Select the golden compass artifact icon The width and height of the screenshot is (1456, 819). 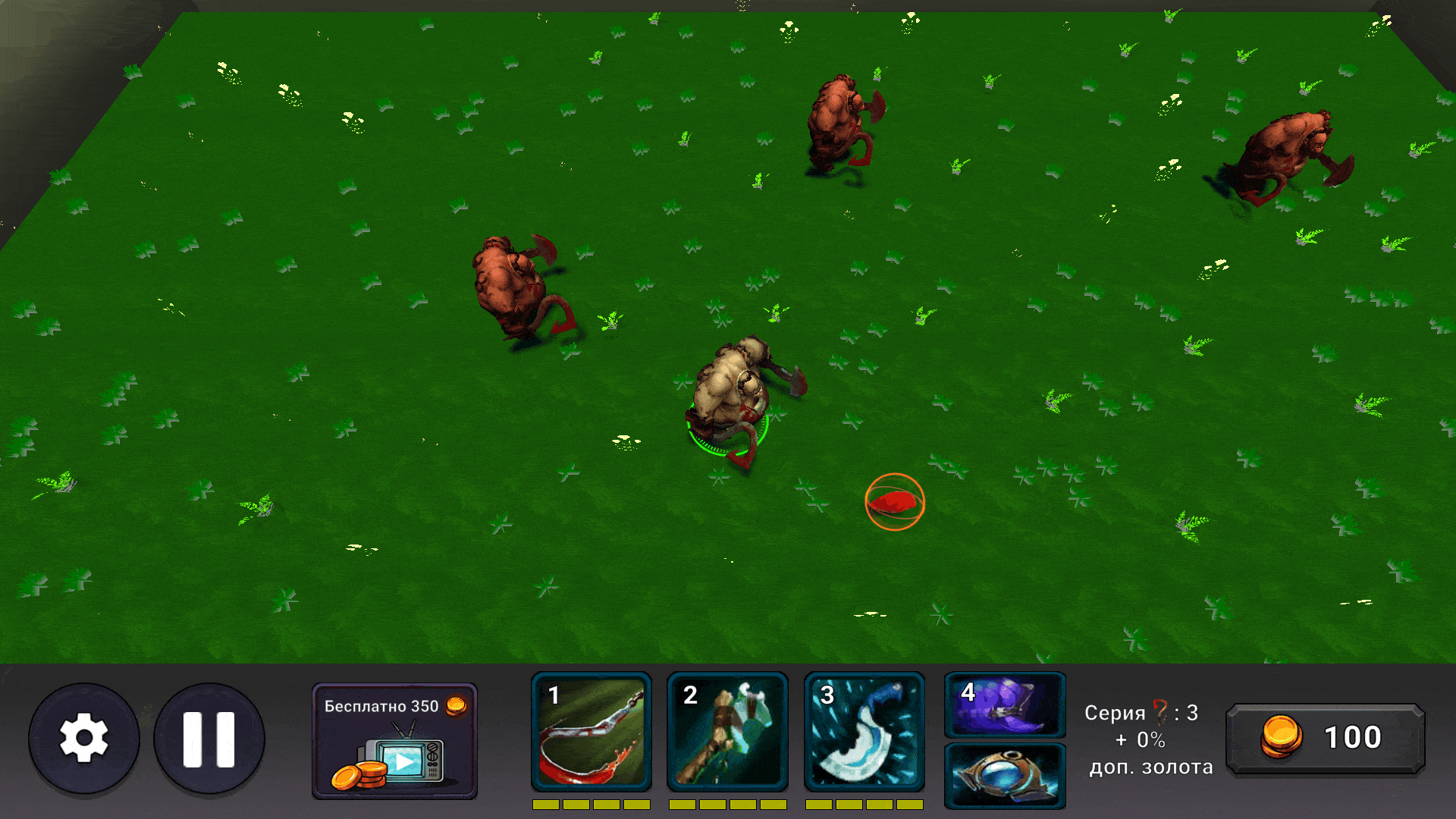click(1004, 775)
